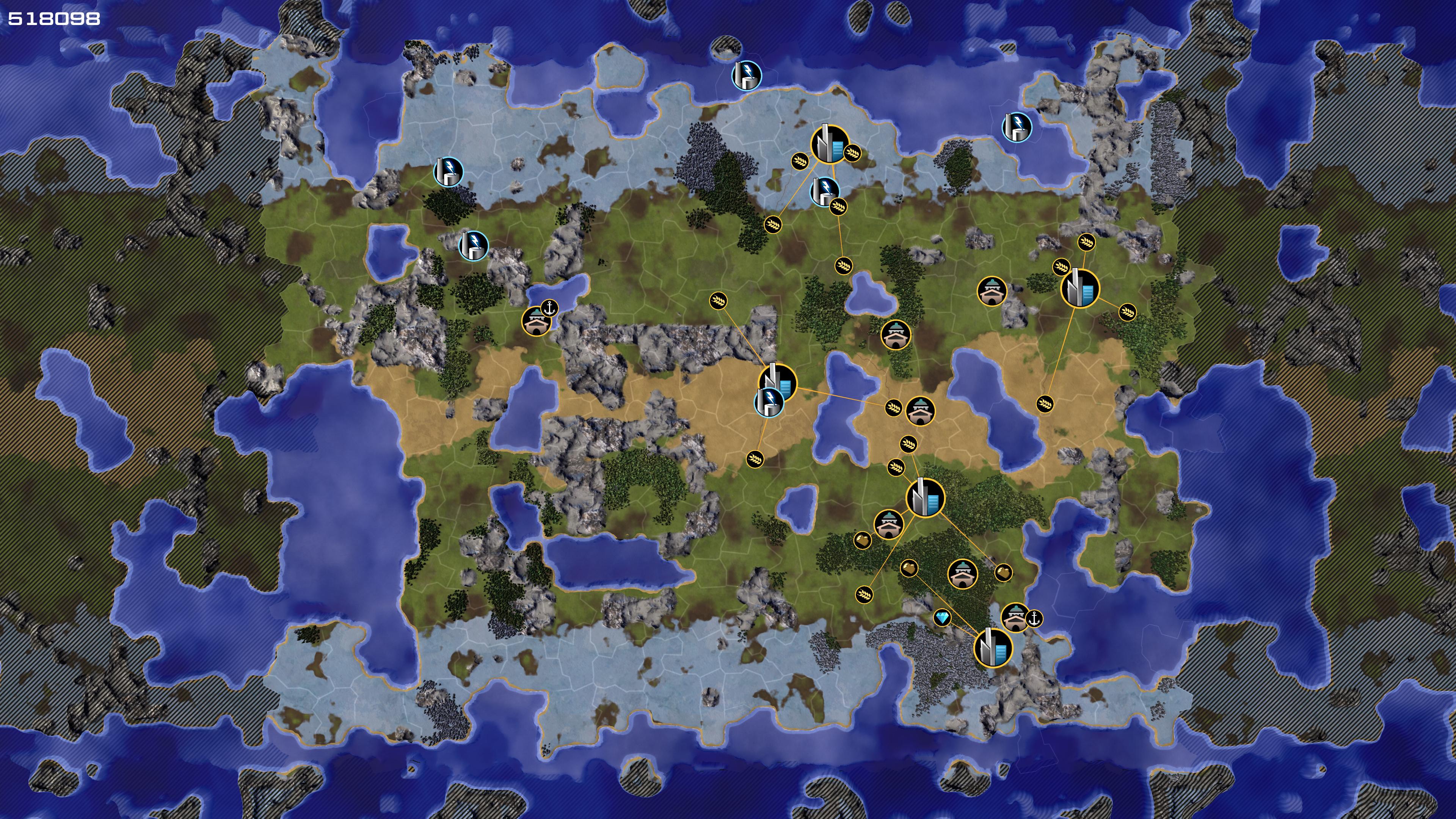Select the city linked to the diamond resource
This screenshot has height=819, width=1456.
point(993,648)
